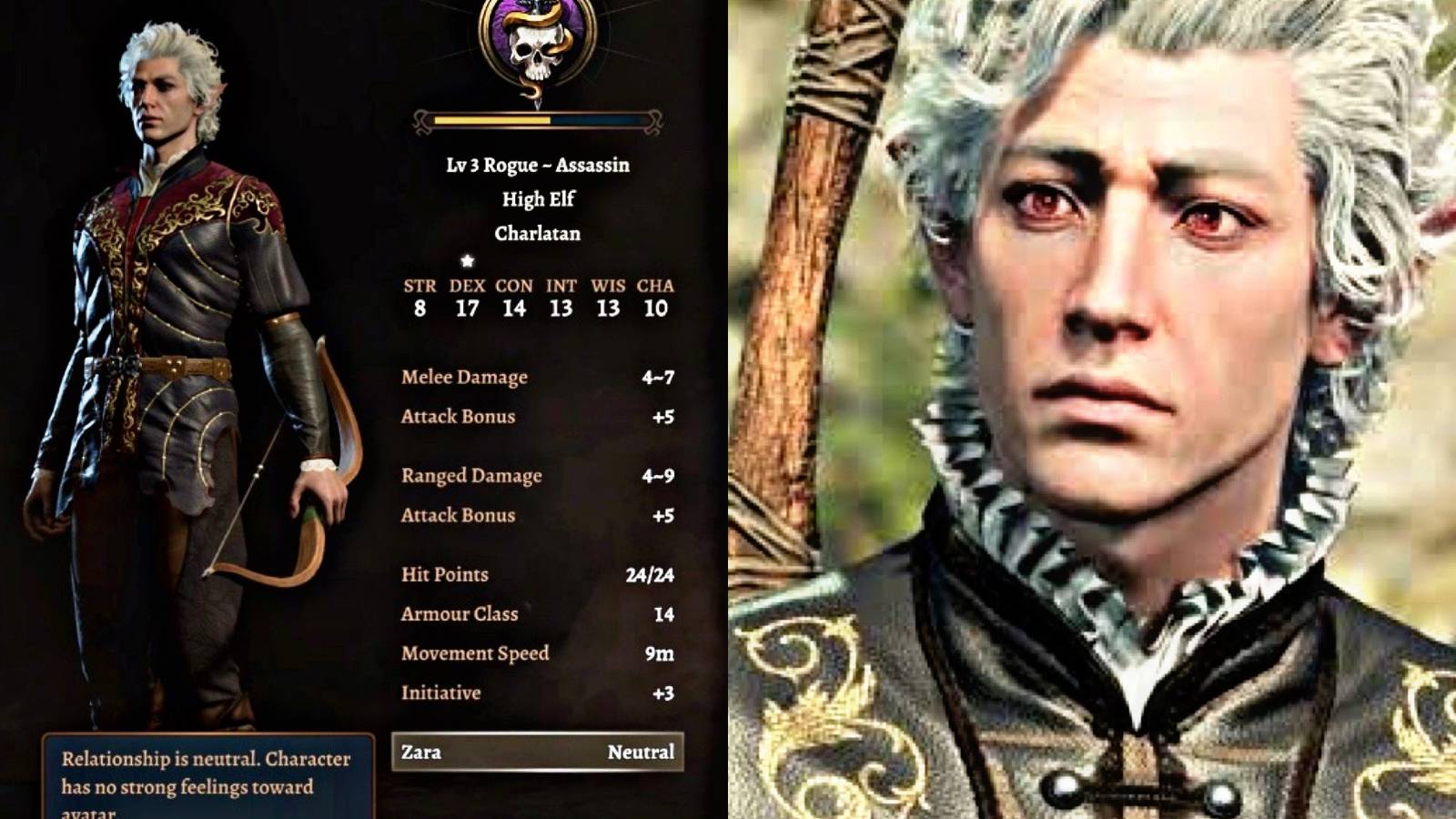Click the High Elf race label
This screenshot has height=819, width=1456.
point(537,199)
